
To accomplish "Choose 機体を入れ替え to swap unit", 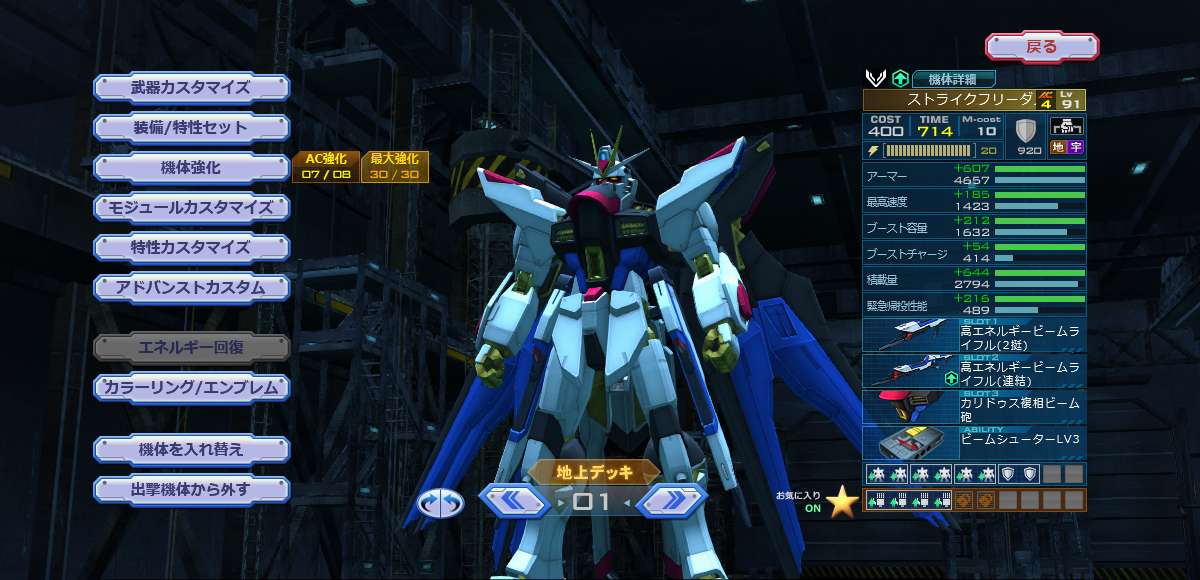I will tap(191, 449).
